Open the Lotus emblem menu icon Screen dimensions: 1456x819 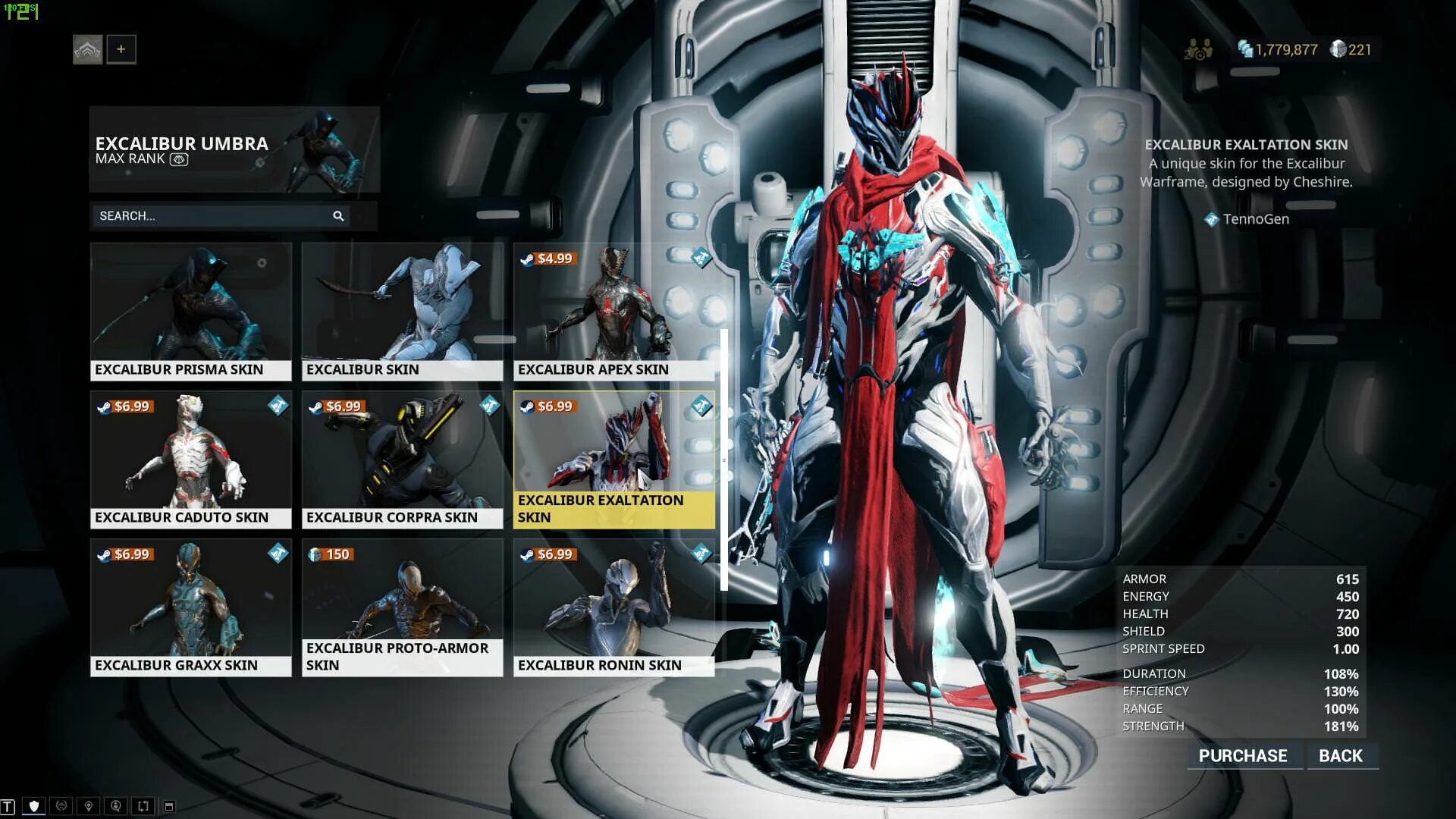88,50
